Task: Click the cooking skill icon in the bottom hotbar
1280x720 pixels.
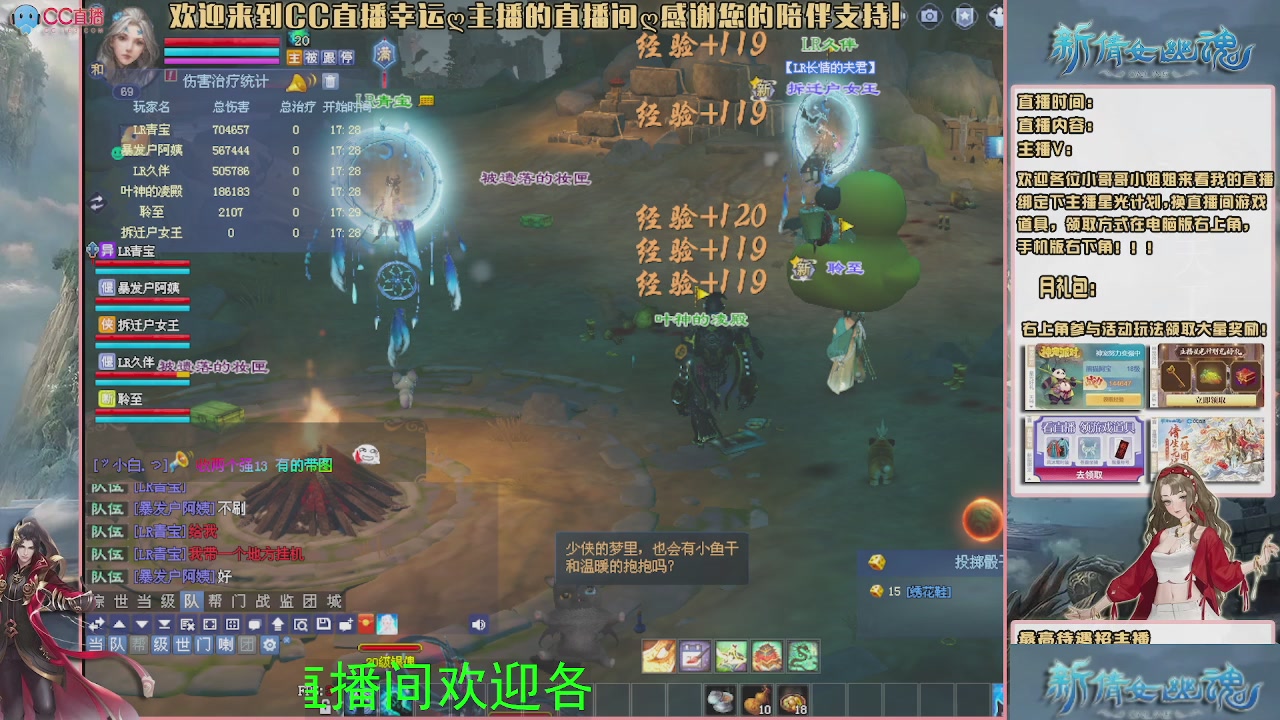Action: pos(659,656)
